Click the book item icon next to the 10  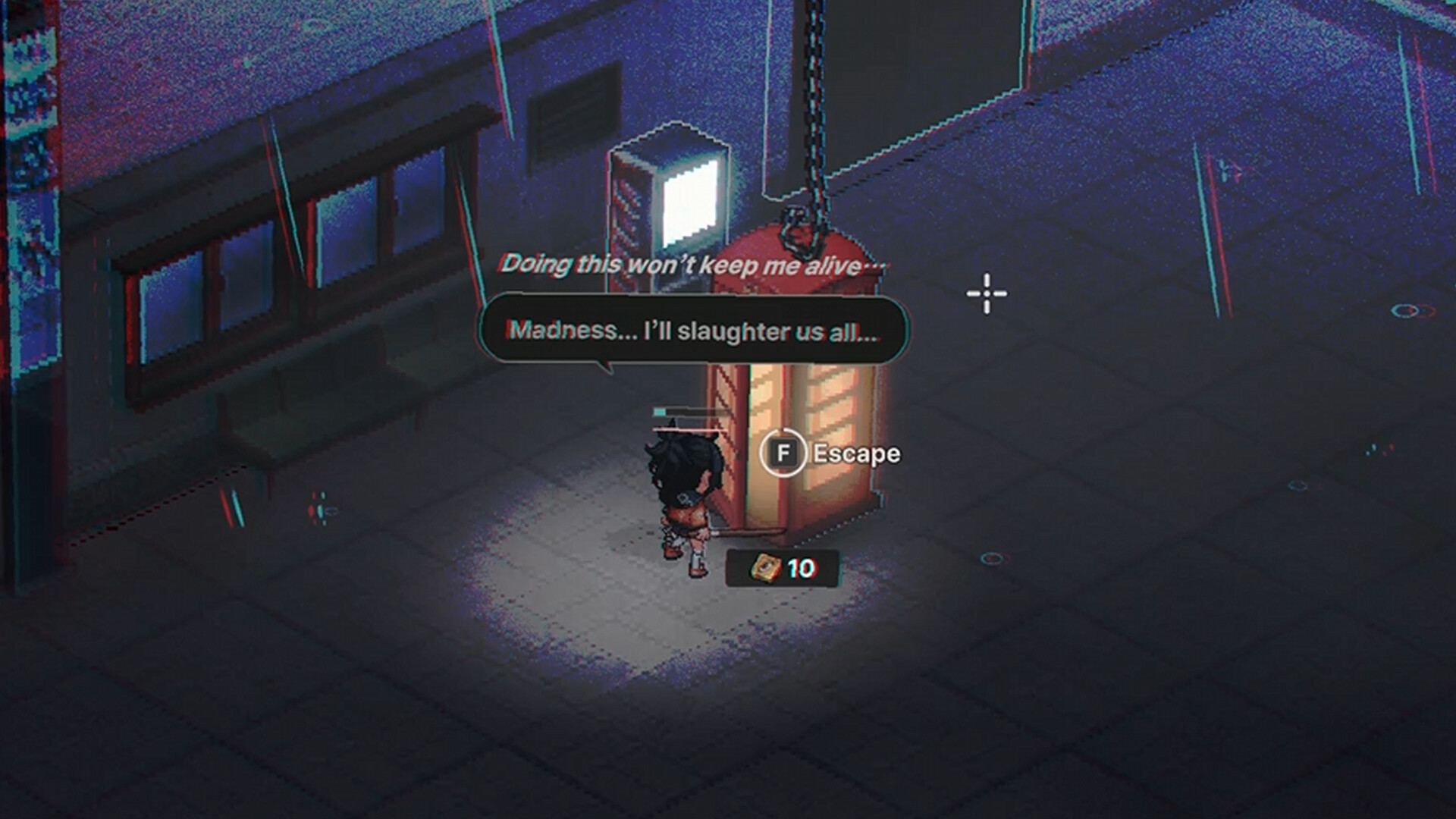[x=765, y=569]
